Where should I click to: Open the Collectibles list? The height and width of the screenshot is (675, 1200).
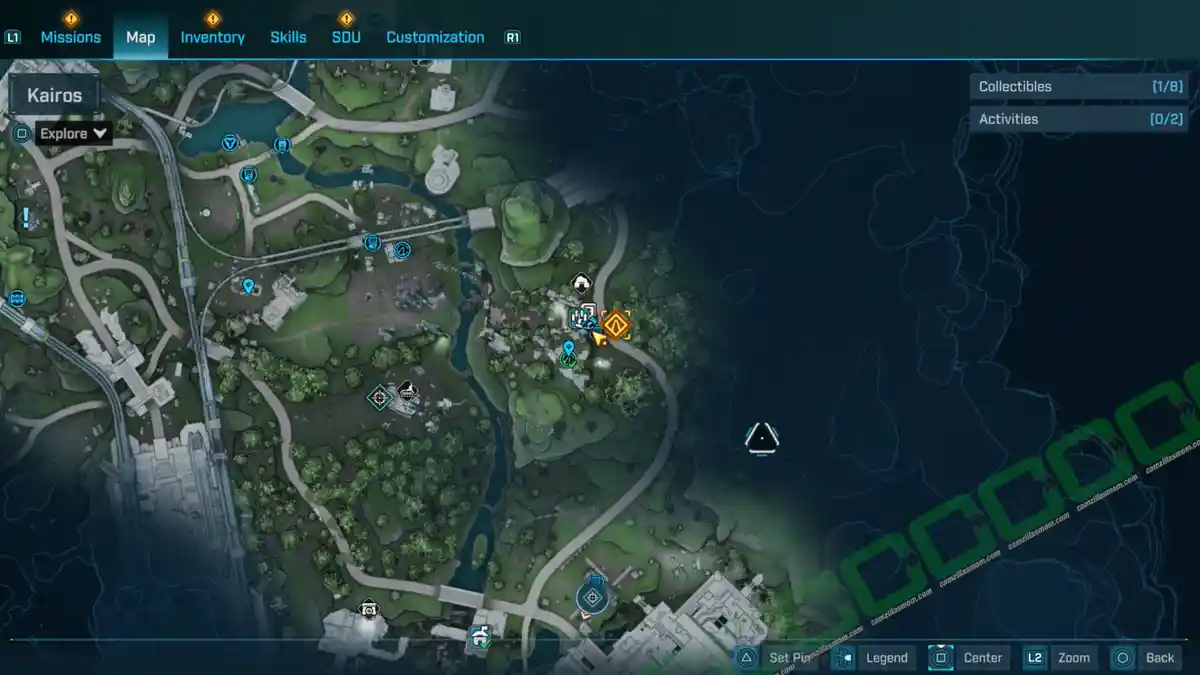(1080, 87)
